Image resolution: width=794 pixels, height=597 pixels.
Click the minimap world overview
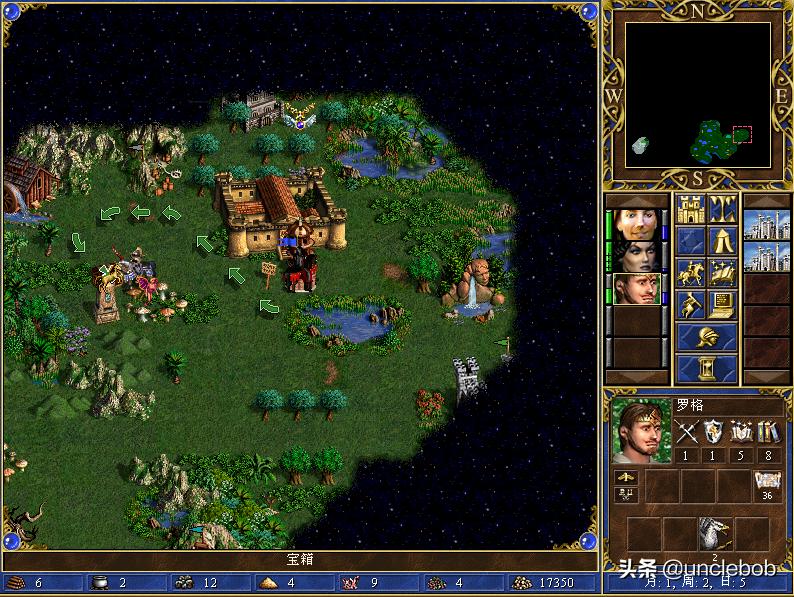point(698,95)
